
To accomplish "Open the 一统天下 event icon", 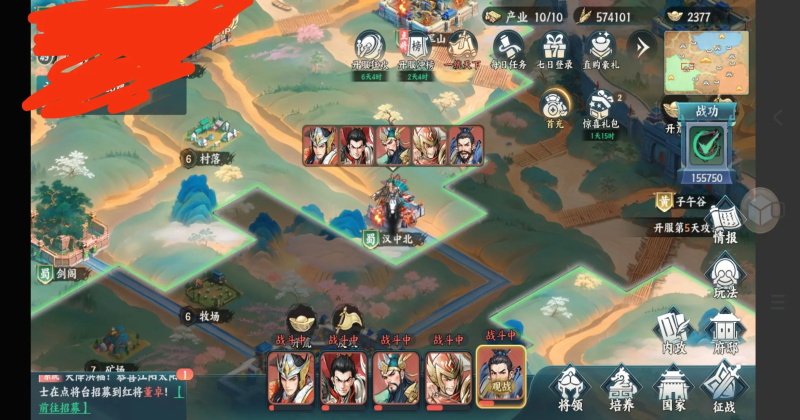I will [x=461, y=48].
